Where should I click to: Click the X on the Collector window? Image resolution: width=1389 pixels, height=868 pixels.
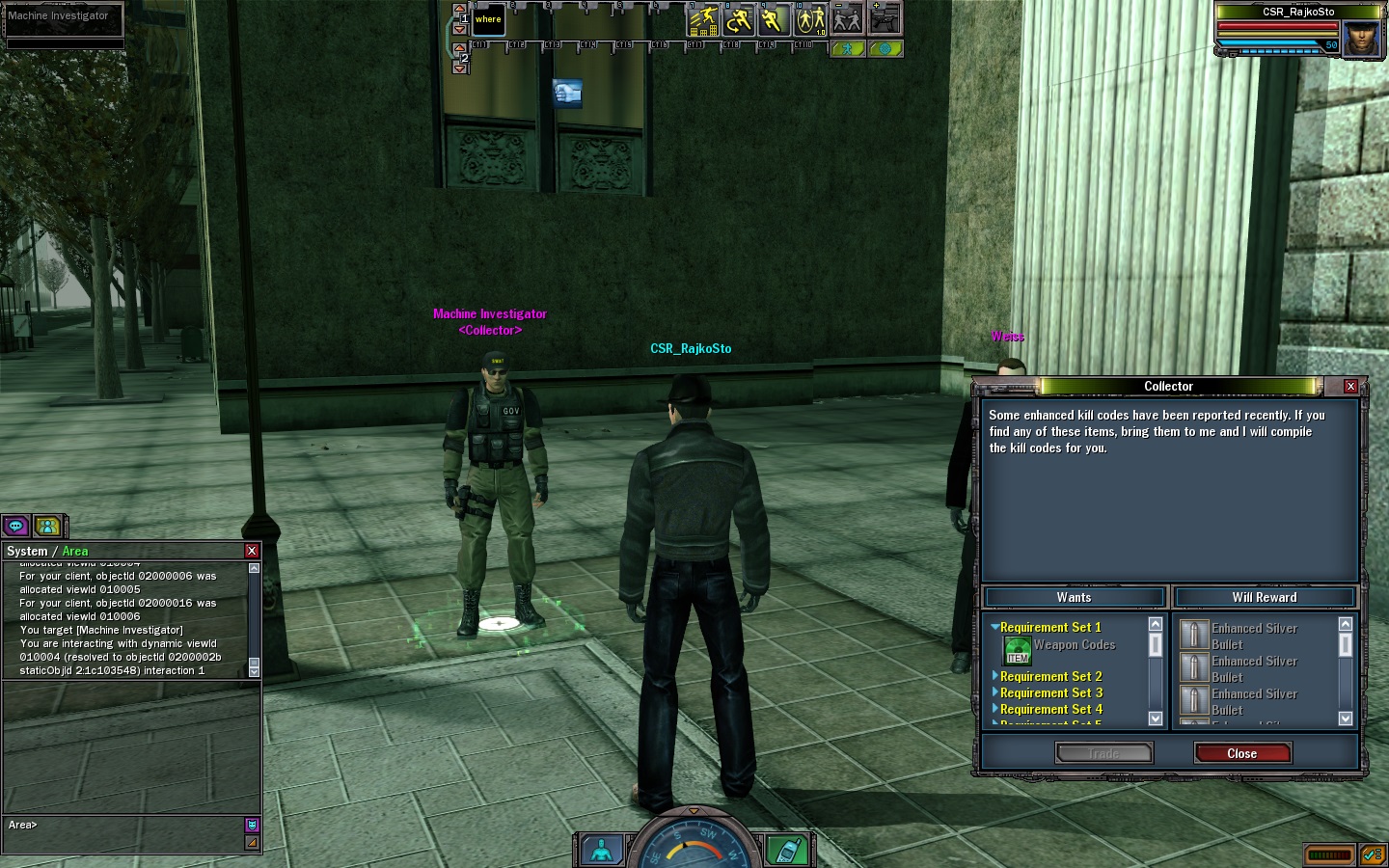click(x=1350, y=386)
